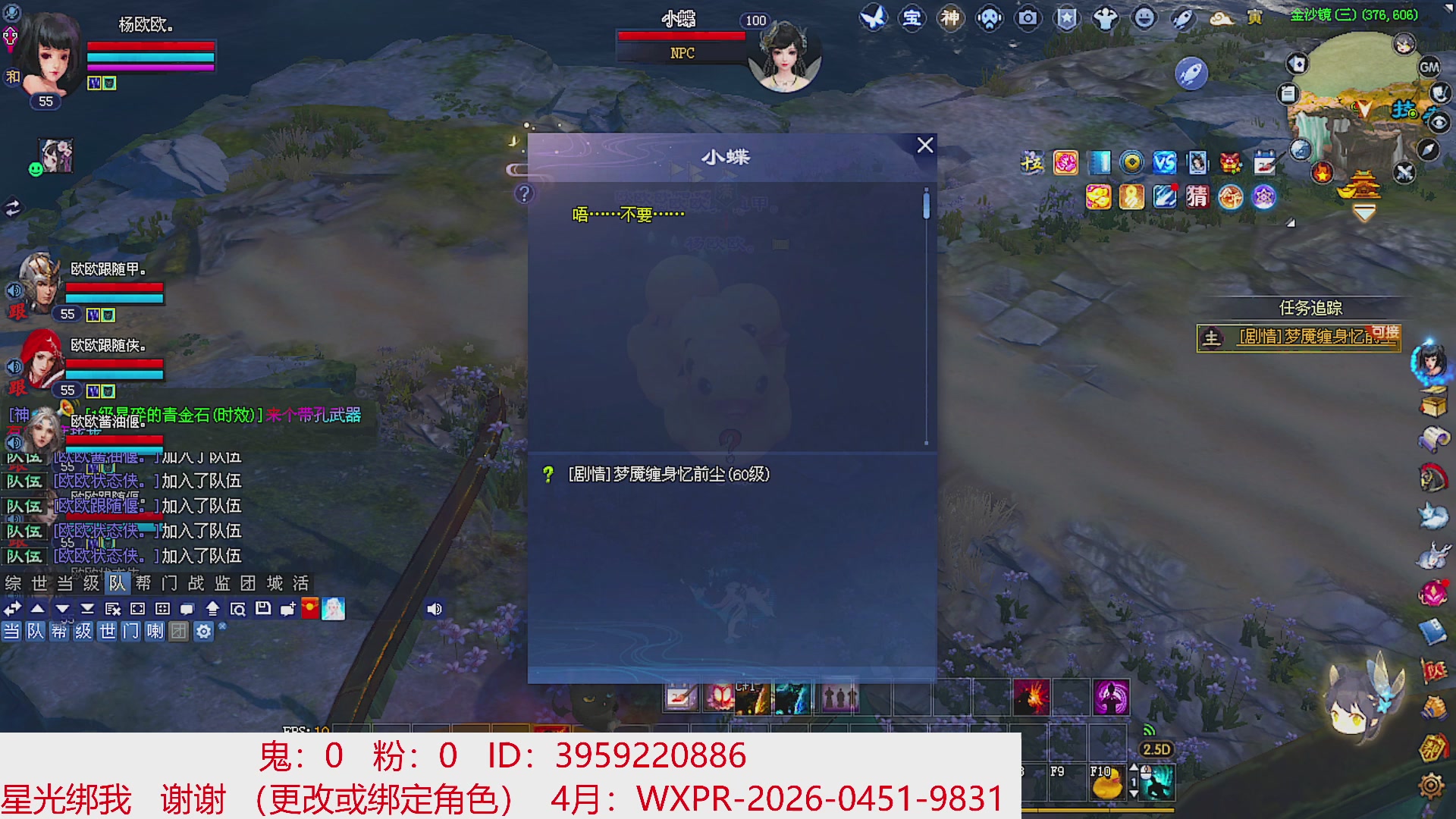Select quest option 梦魇缠身忆前尘(60级) in 小蝶 dialog
Viewport: 1456px width, 819px height.
[667, 474]
